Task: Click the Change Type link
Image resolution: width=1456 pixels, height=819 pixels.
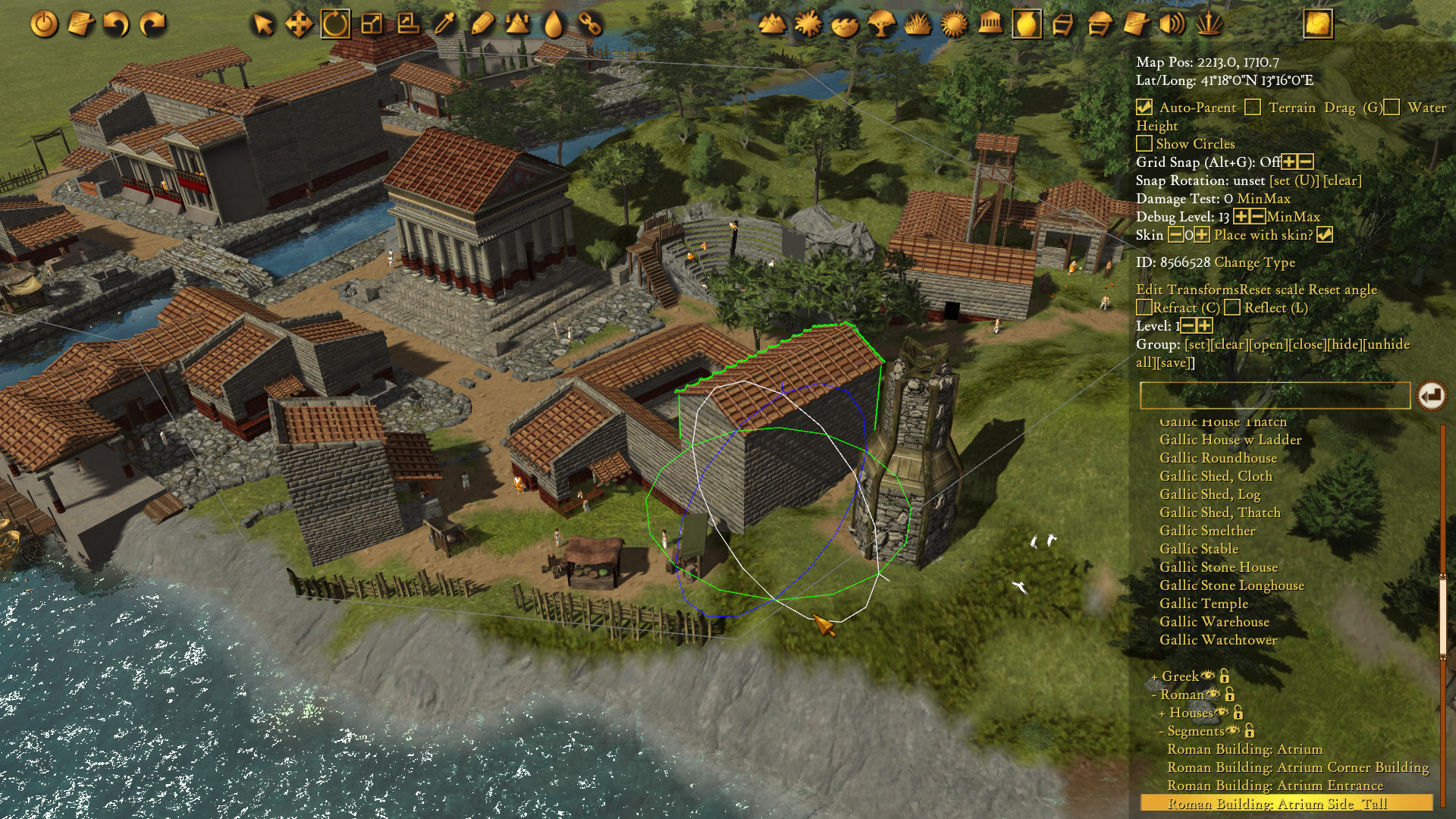Action: pos(1256,263)
